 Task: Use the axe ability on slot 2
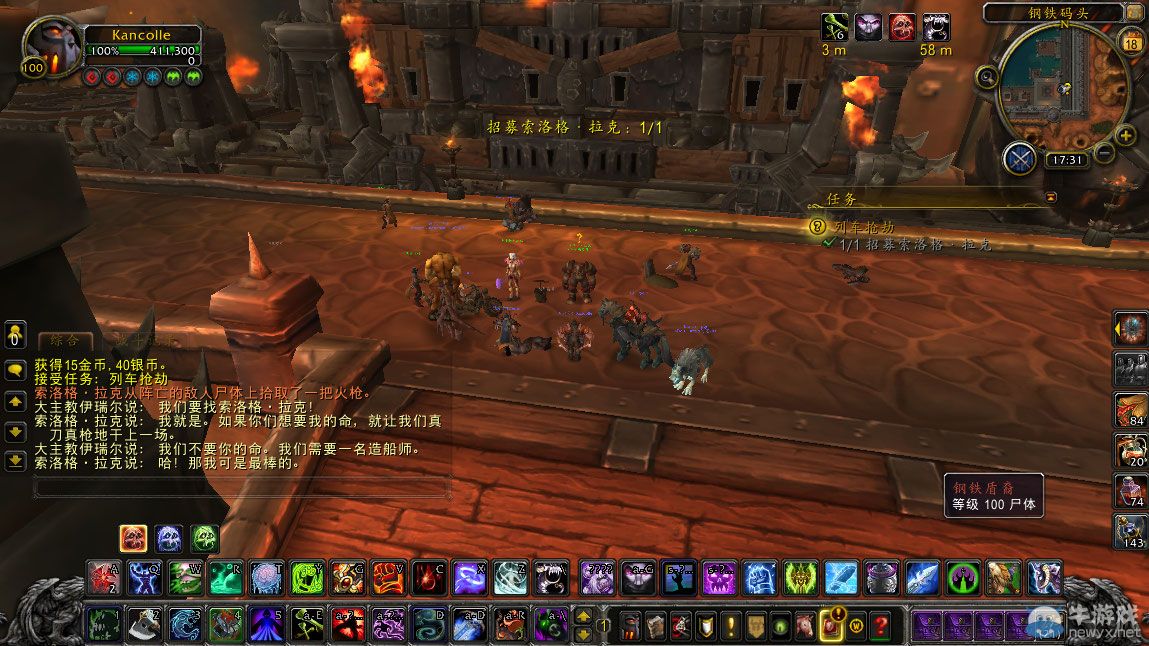[x=143, y=624]
